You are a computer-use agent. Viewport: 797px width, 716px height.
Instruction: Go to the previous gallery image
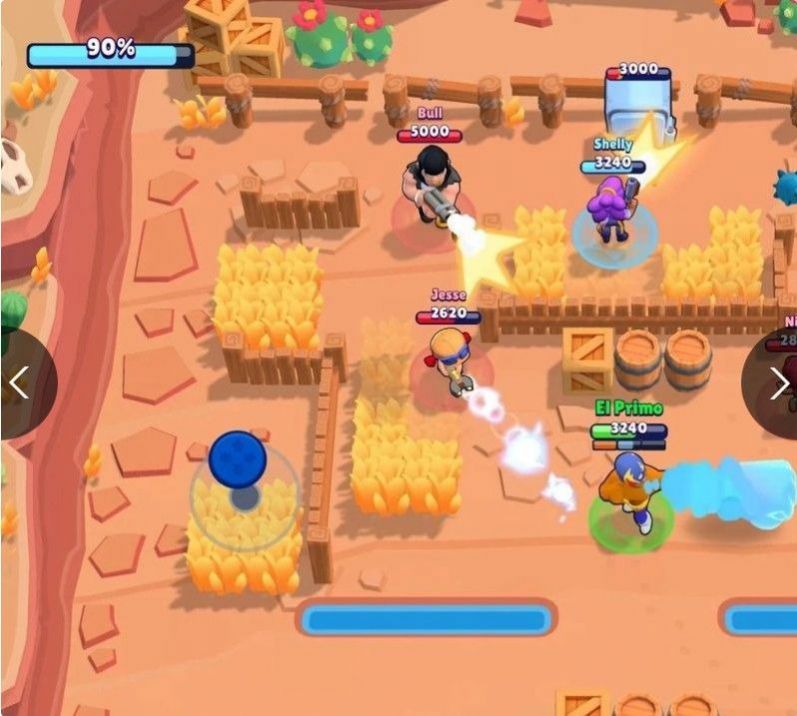(x=19, y=382)
